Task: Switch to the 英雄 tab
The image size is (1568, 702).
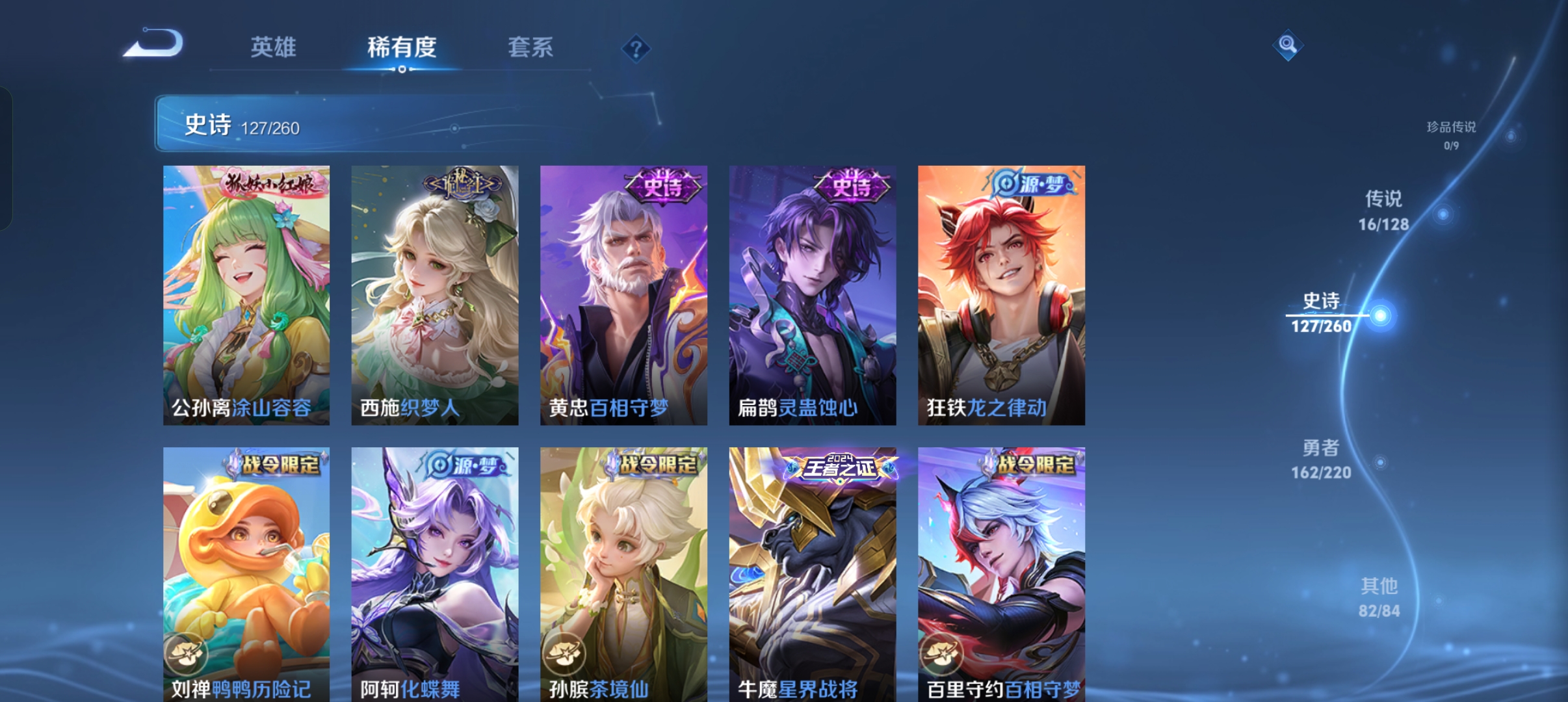Action: pyautogui.click(x=273, y=47)
